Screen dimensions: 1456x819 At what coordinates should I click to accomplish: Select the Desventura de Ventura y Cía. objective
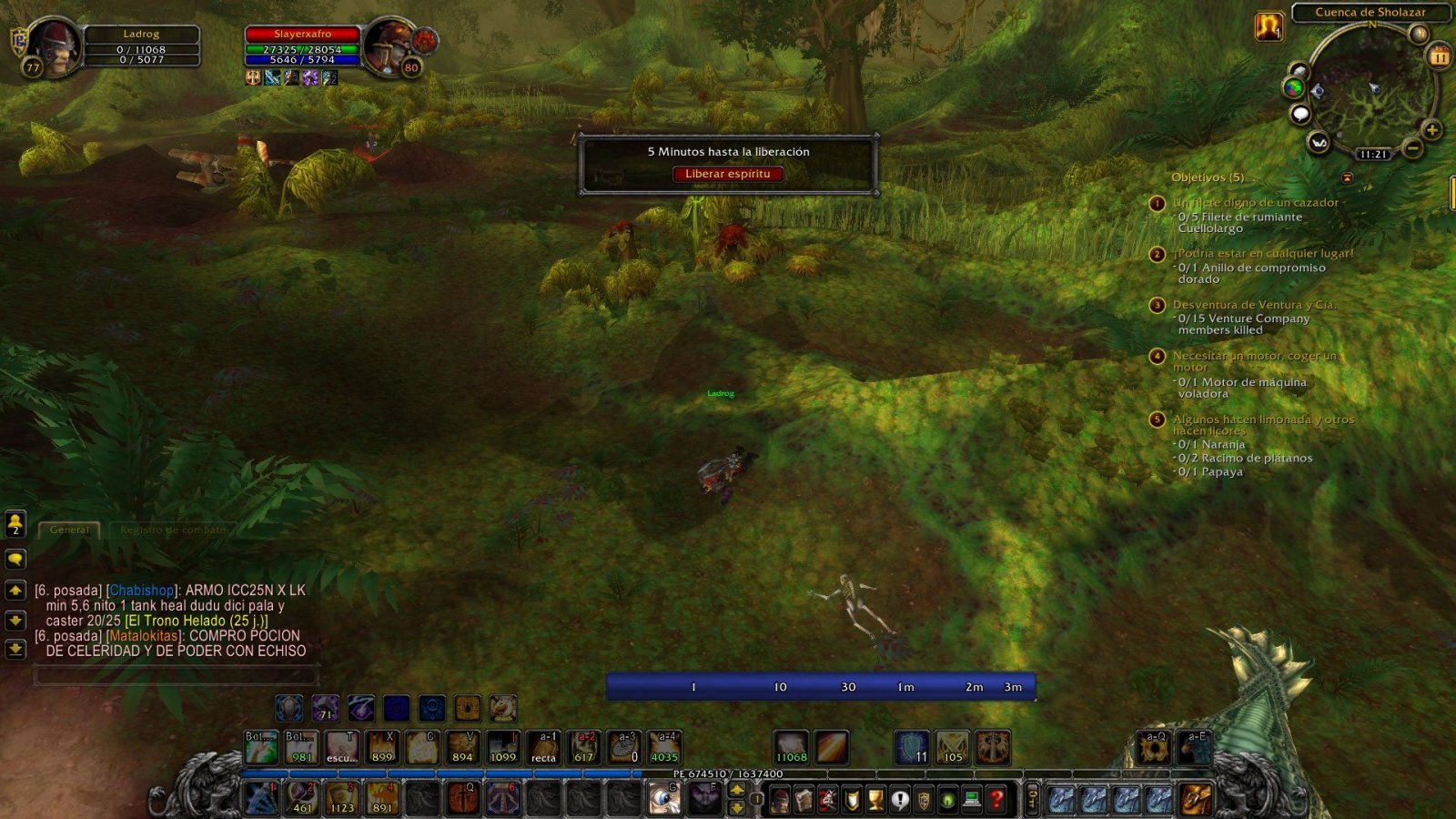[1254, 305]
